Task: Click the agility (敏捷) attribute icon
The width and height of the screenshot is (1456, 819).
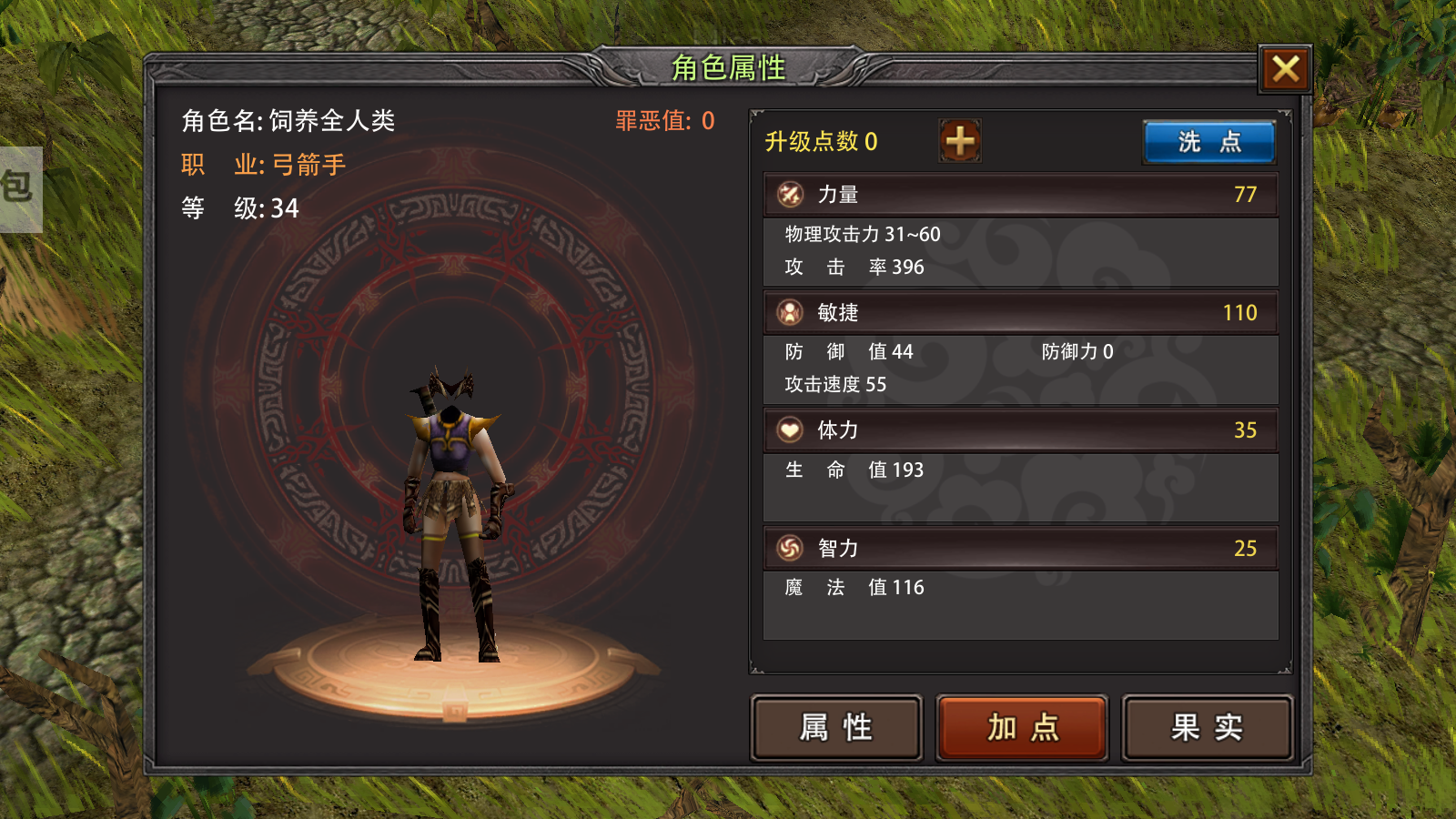Action: [x=790, y=312]
